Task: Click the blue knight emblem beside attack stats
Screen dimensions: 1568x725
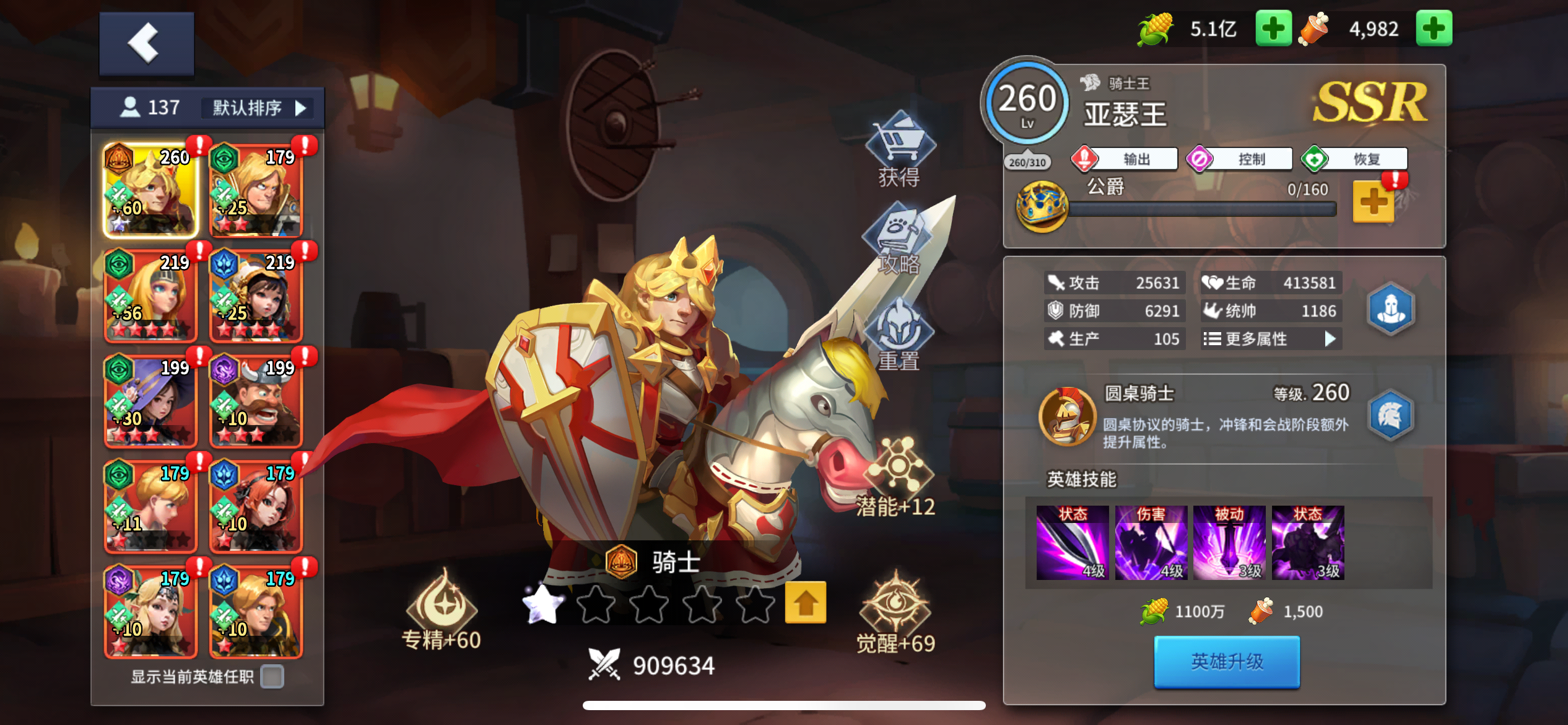Action: click(1390, 309)
